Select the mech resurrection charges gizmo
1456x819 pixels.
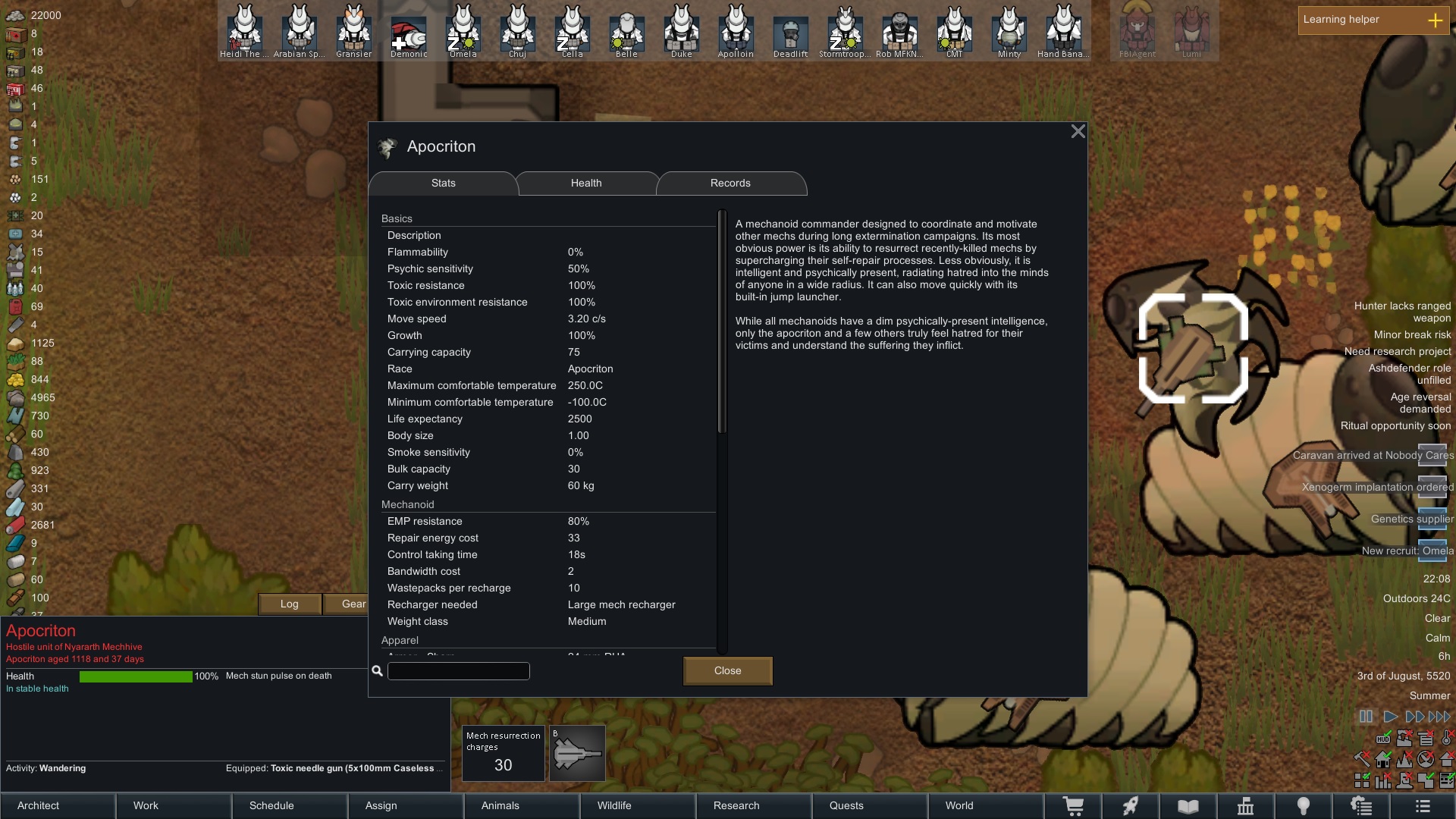503,752
